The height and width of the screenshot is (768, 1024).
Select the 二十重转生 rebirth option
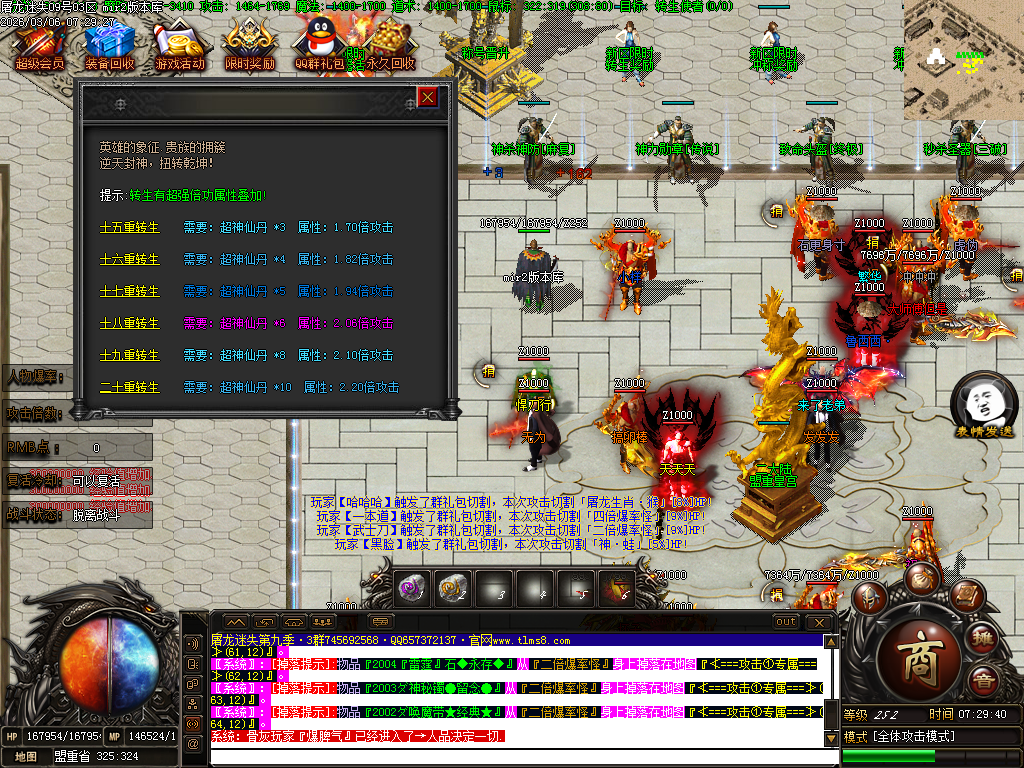(129, 387)
